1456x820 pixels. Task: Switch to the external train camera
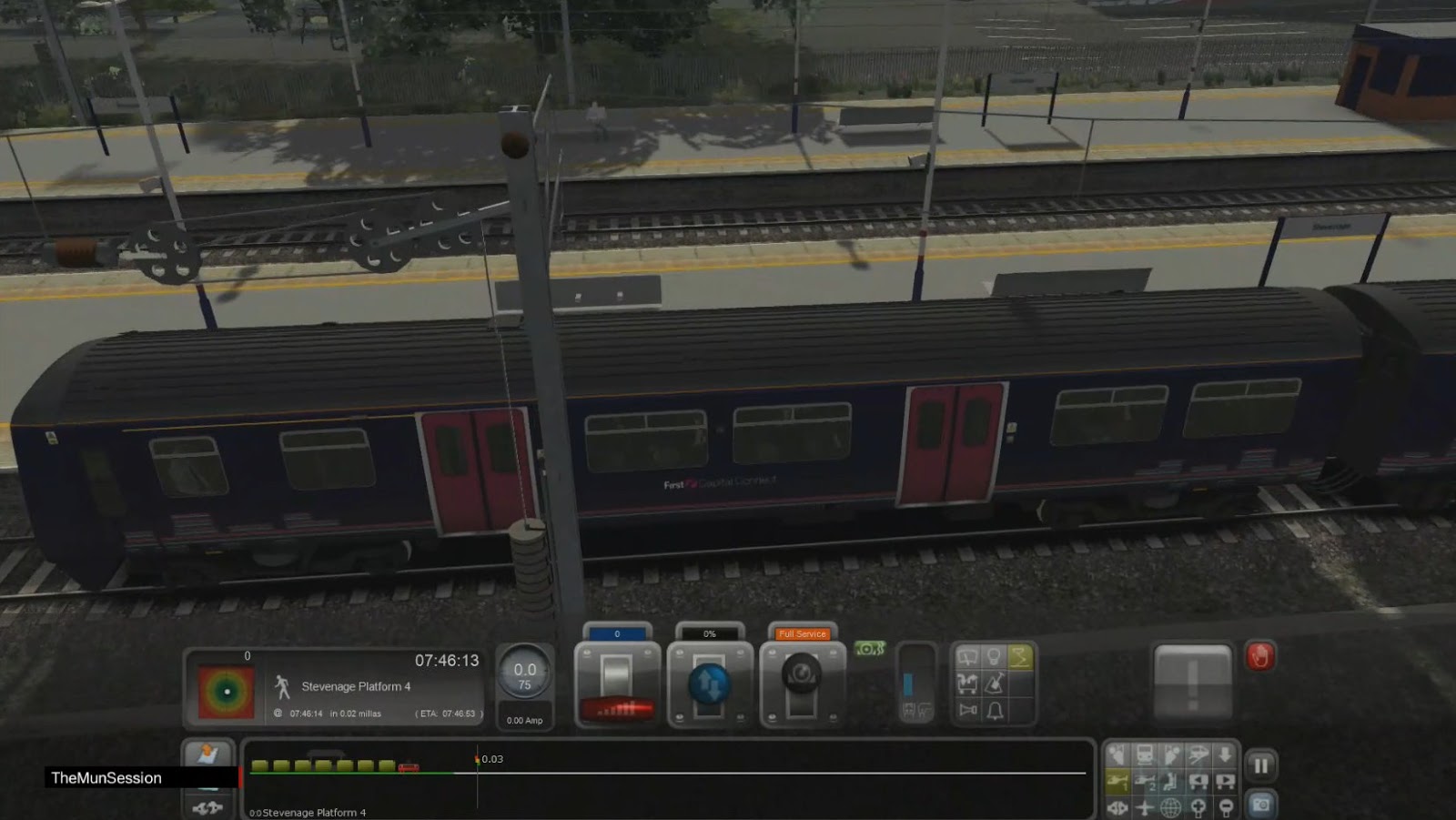pyautogui.click(x=1144, y=754)
